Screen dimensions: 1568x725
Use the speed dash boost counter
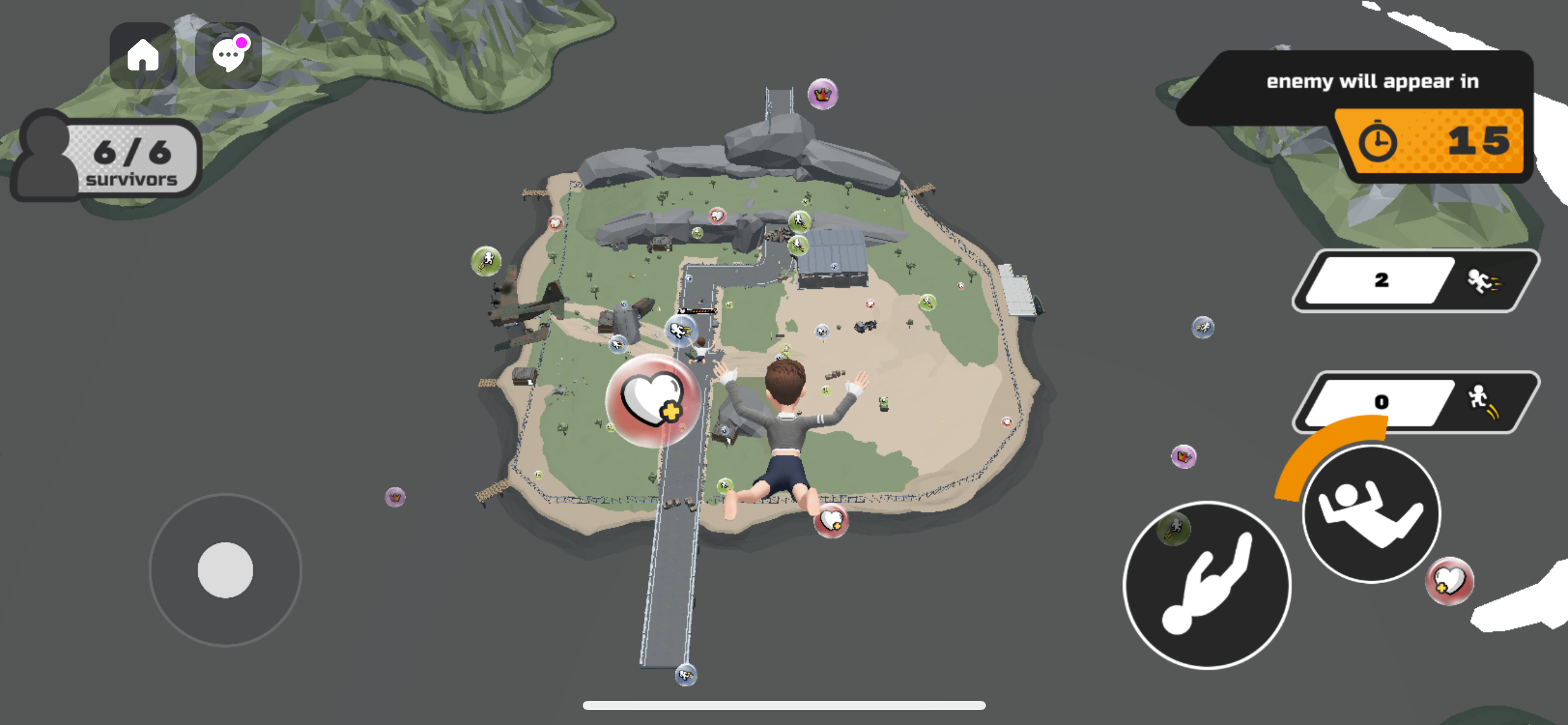(x=1416, y=281)
